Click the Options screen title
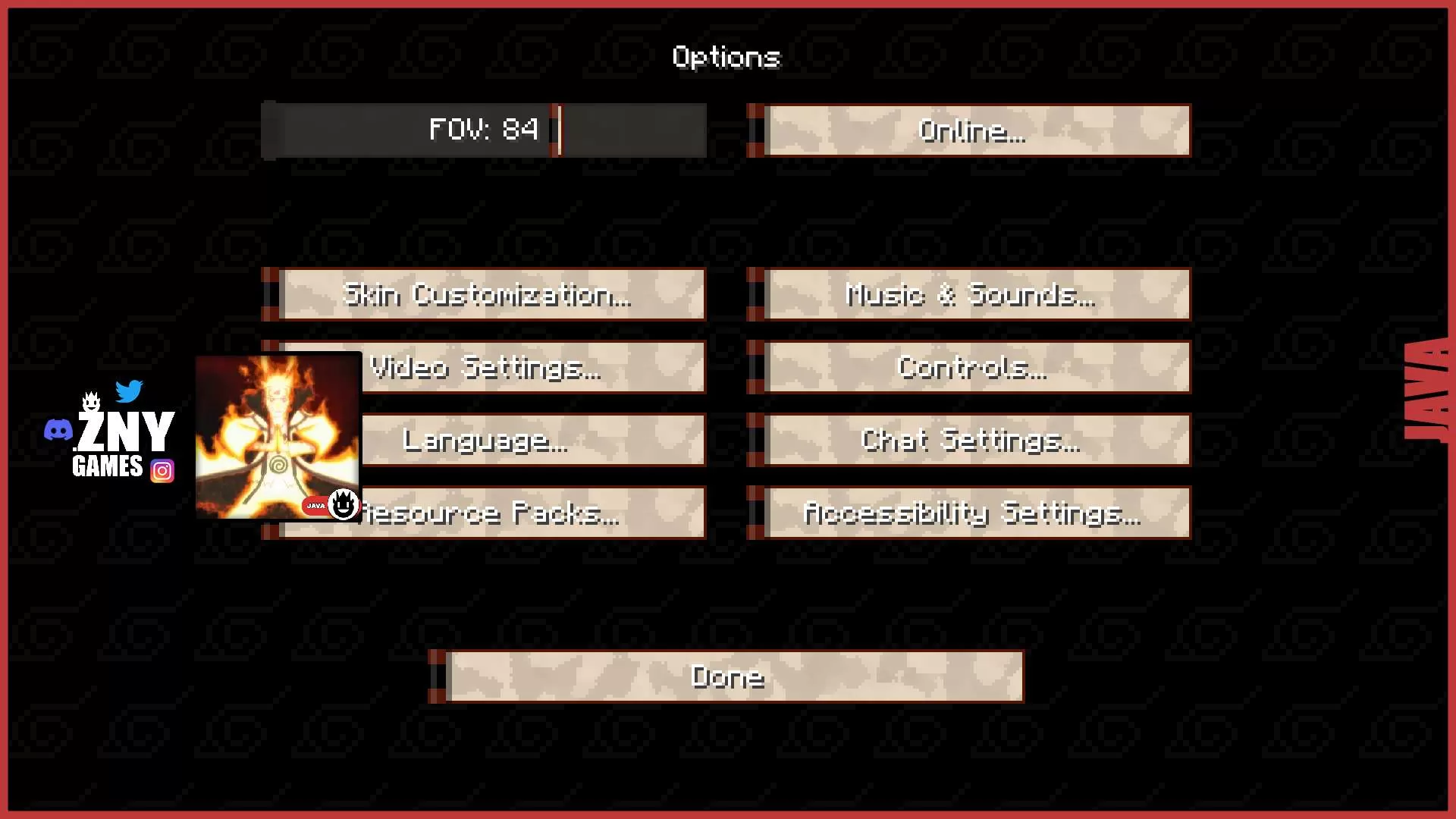1456x819 pixels. [x=726, y=57]
